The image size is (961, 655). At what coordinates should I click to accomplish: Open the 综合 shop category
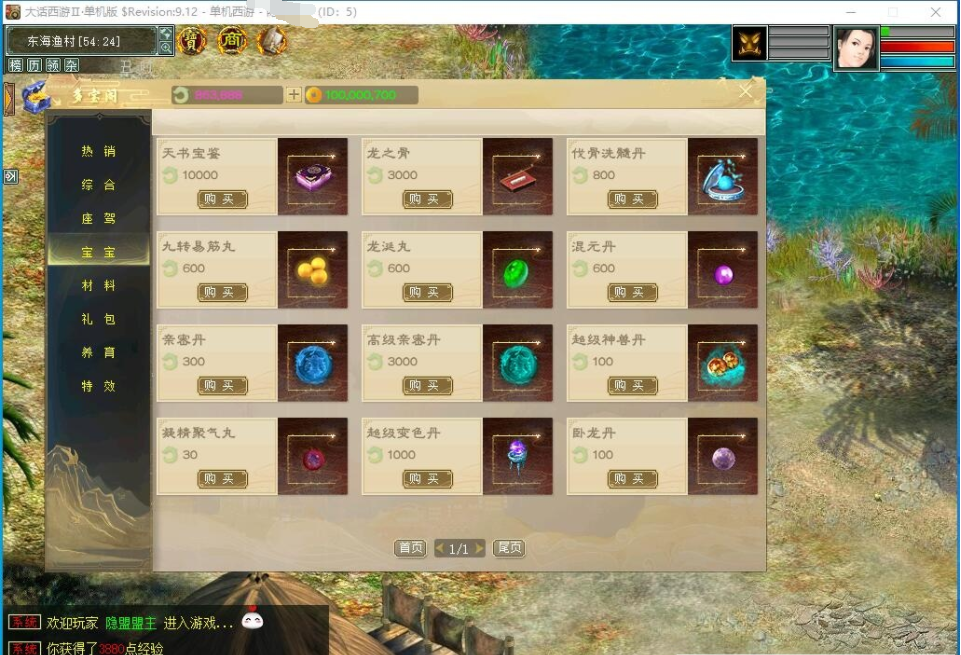pyautogui.click(x=99, y=185)
